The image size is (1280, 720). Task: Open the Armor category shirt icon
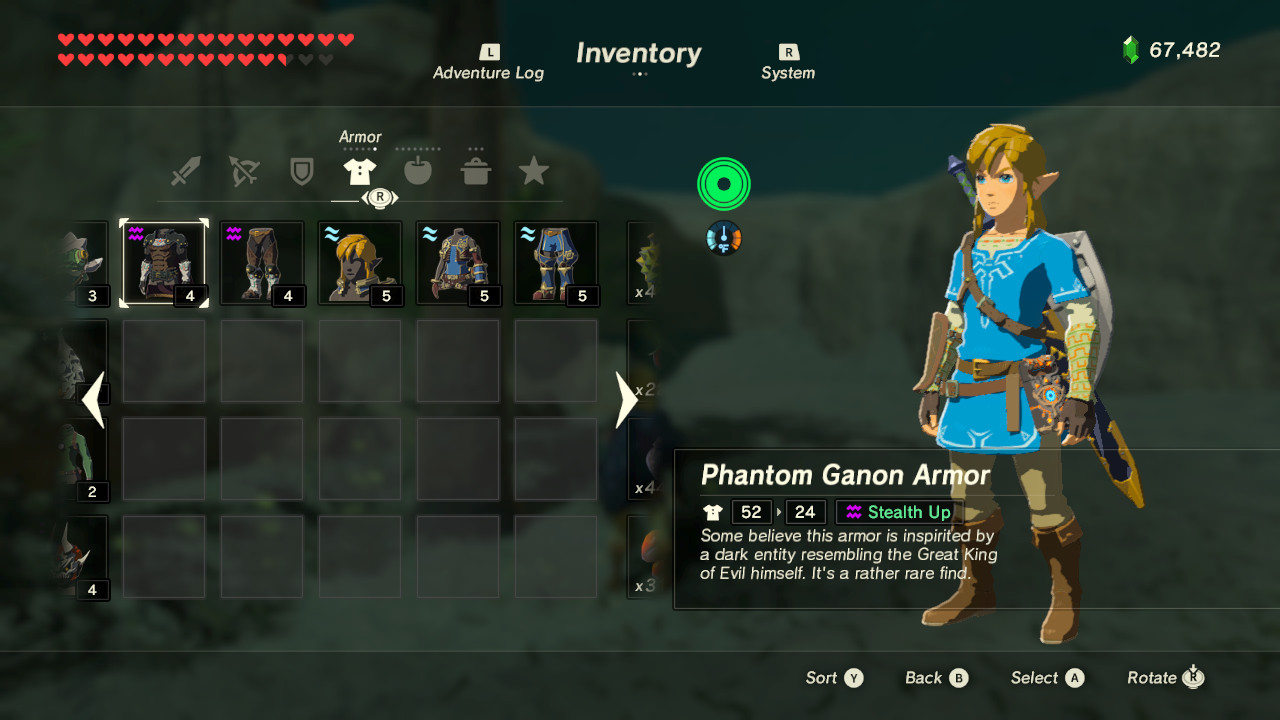[361, 170]
